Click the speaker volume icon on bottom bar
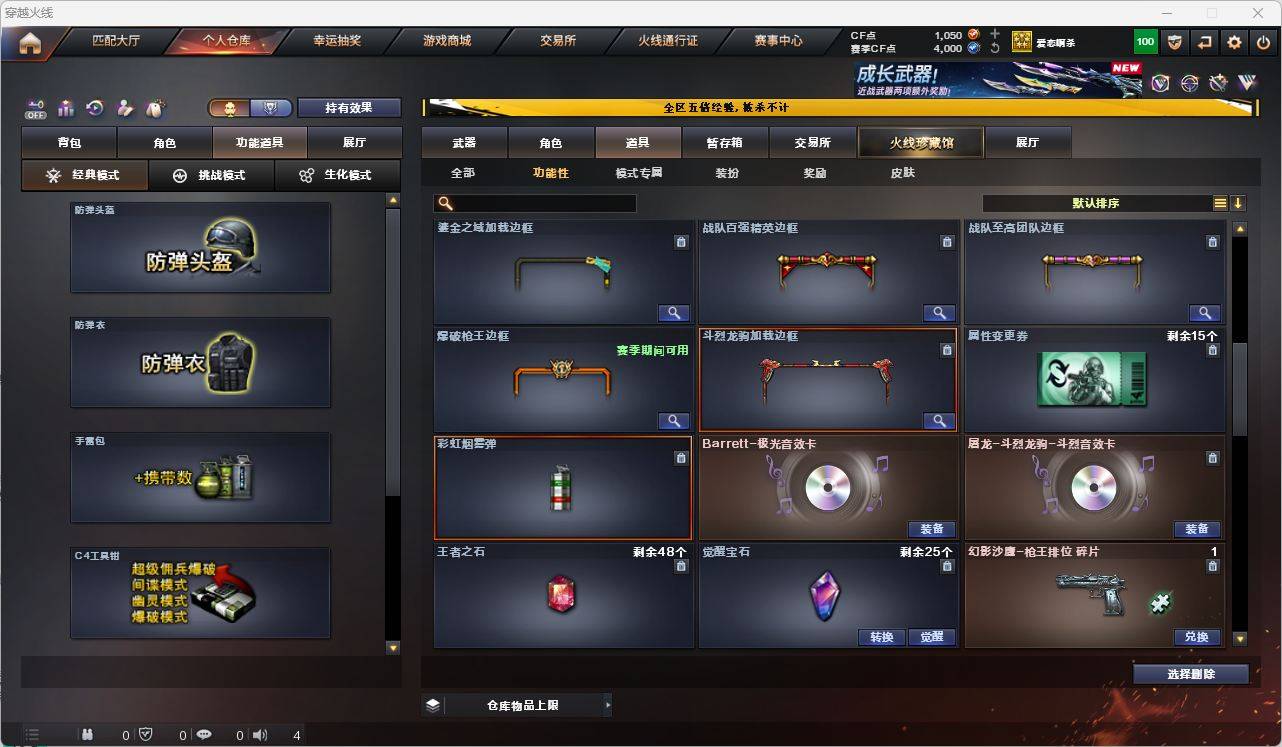 (260, 735)
